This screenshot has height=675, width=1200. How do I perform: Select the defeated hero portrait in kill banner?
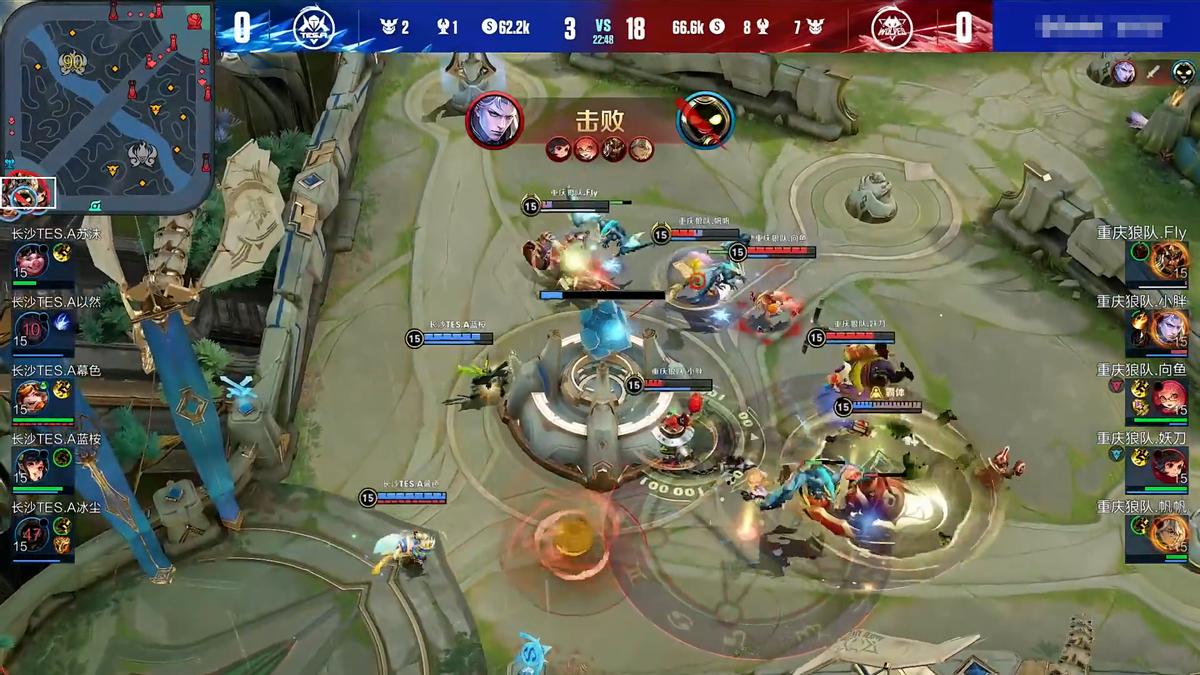pos(706,119)
